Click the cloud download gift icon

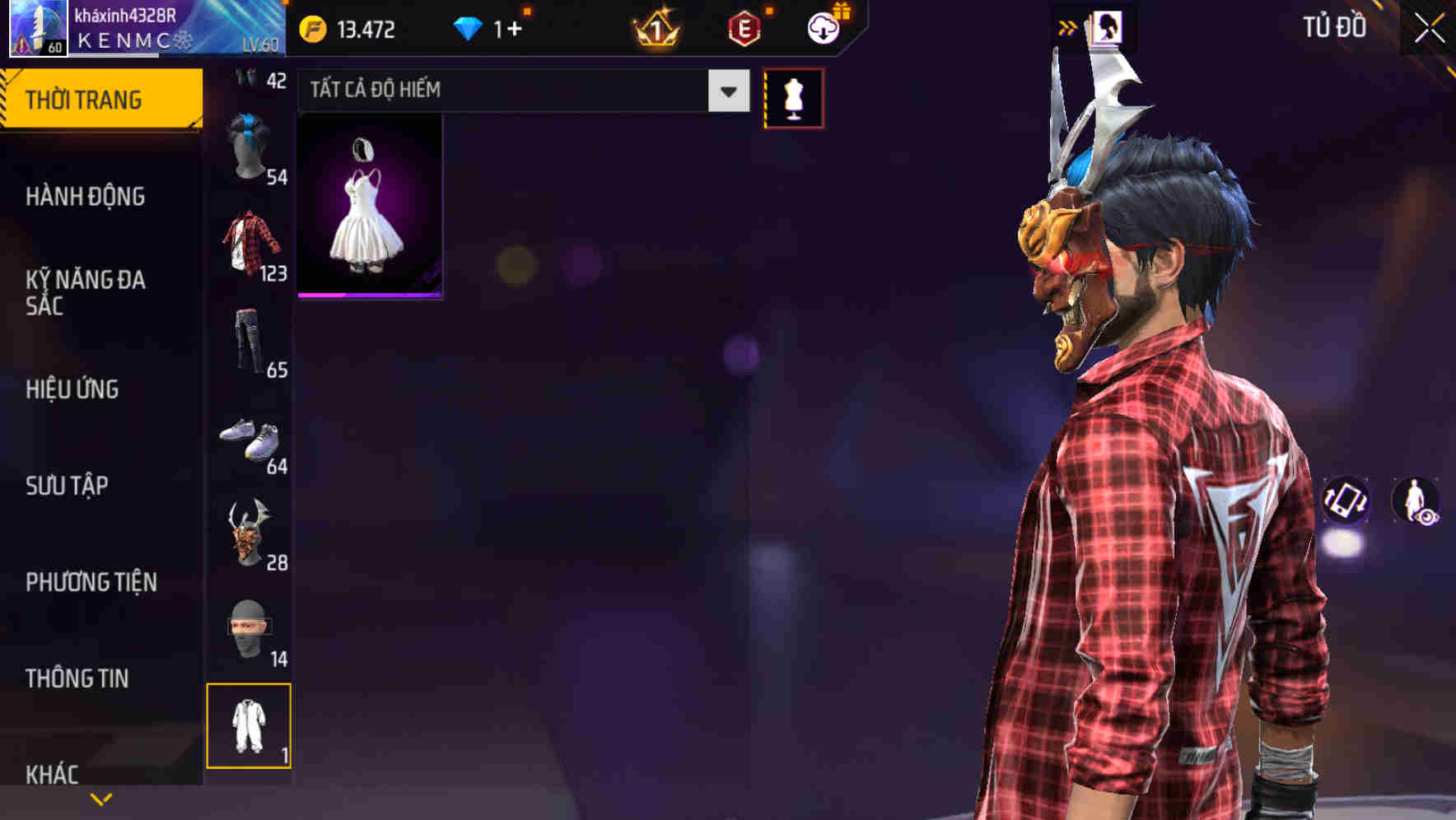click(824, 27)
